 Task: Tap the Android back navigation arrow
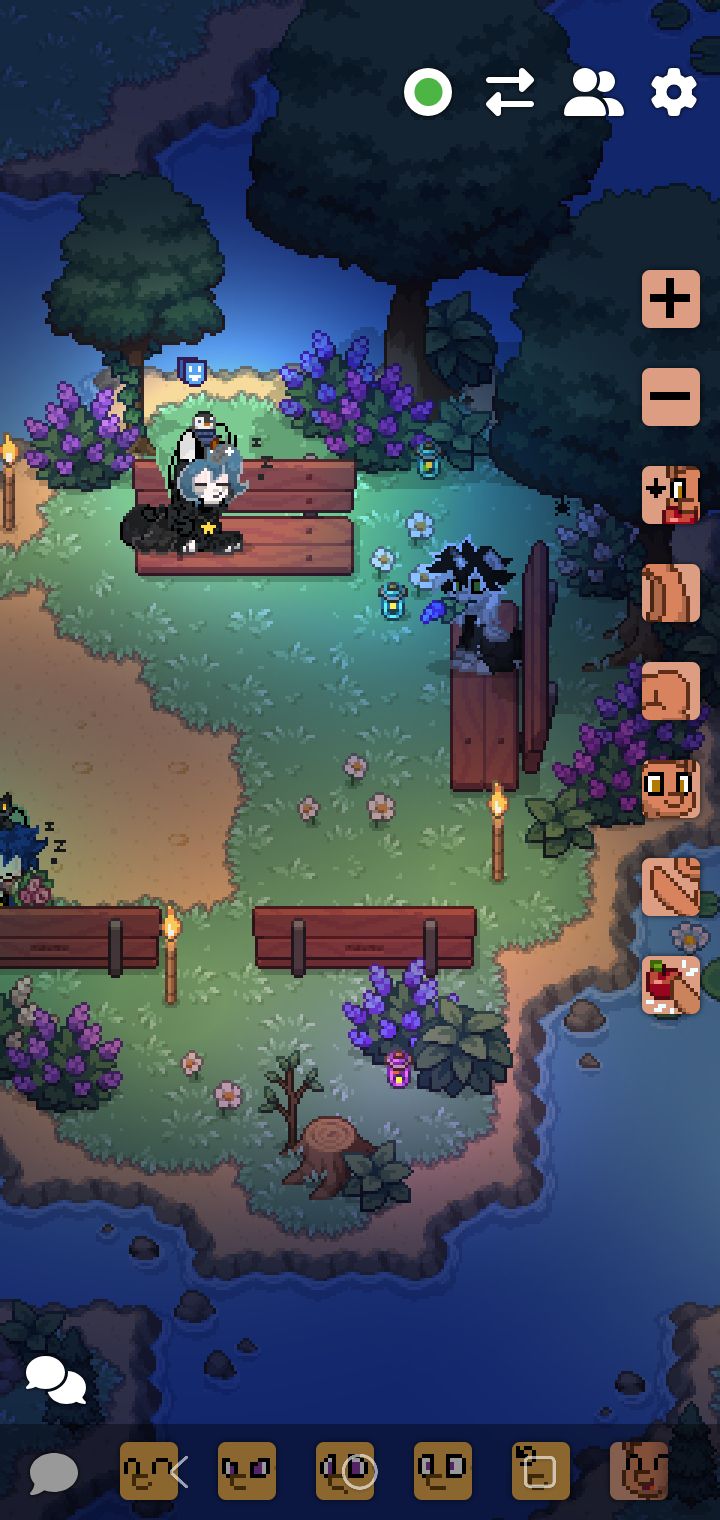tap(180, 1472)
